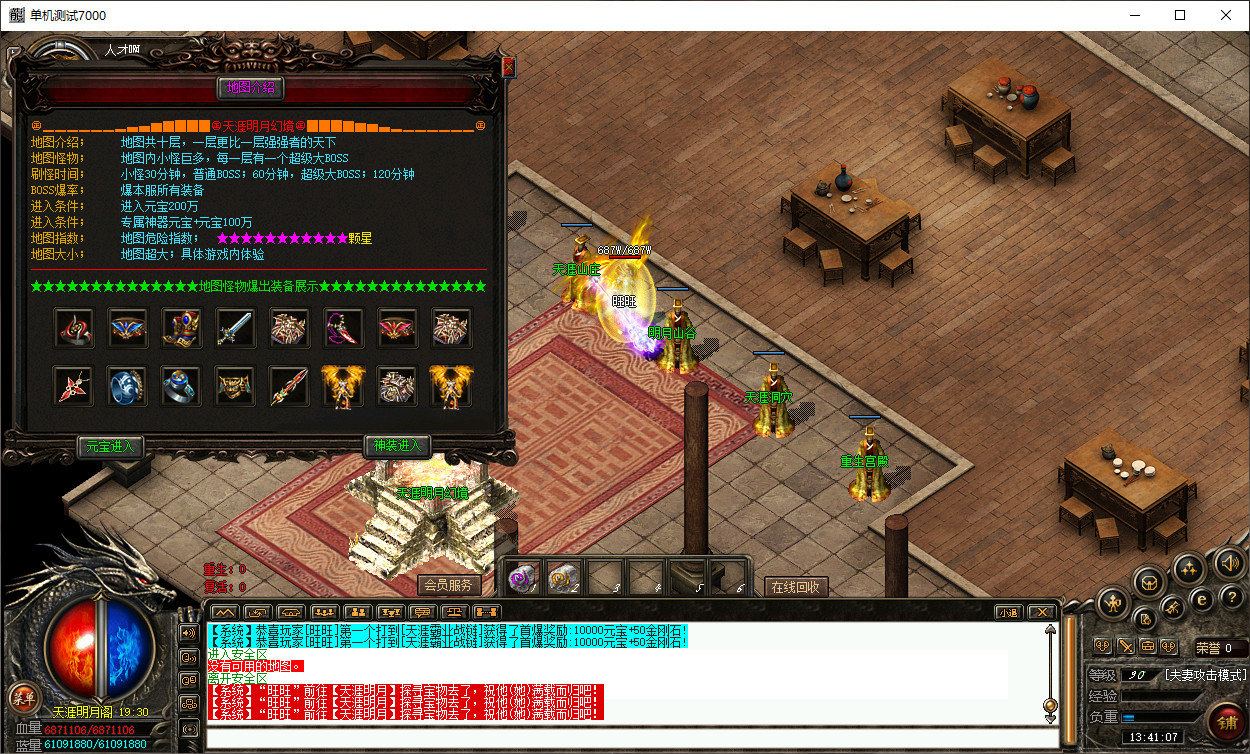
Task: Click the 在线回收 online recycle button
Action: (x=797, y=587)
